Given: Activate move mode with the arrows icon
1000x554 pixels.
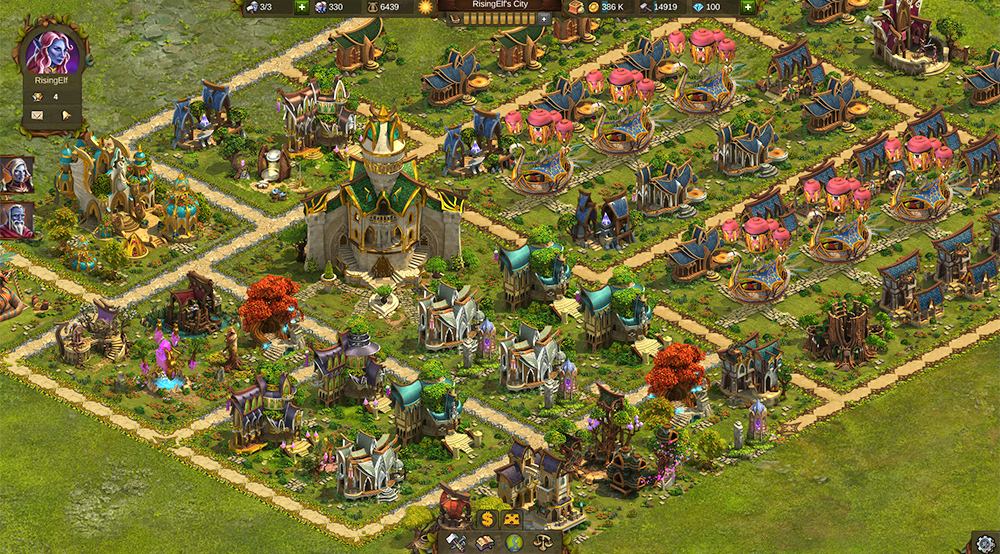Looking at the screenshot, I should click(x=512, y=519).
